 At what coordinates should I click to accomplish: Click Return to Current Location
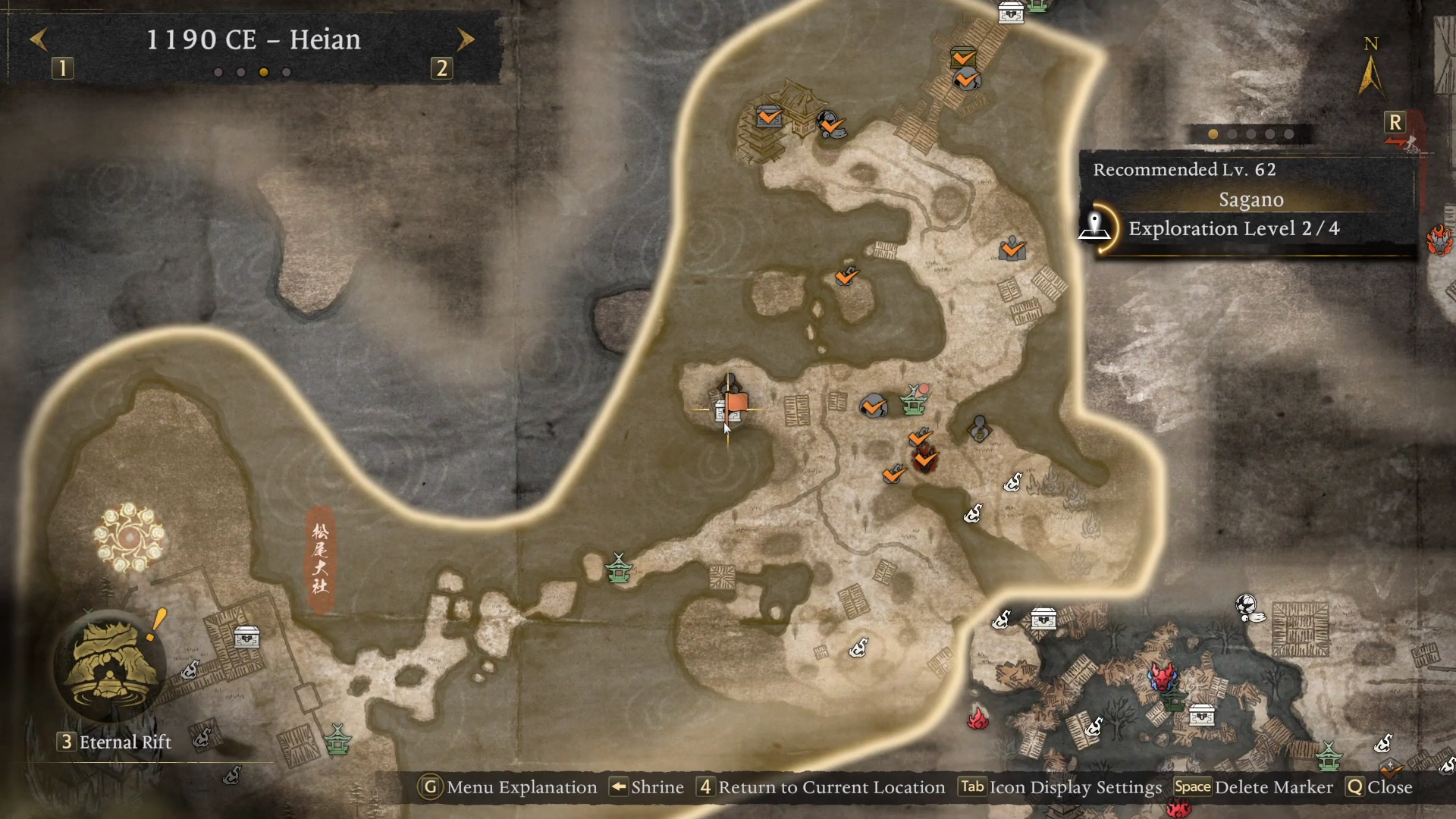click(822, 787)
